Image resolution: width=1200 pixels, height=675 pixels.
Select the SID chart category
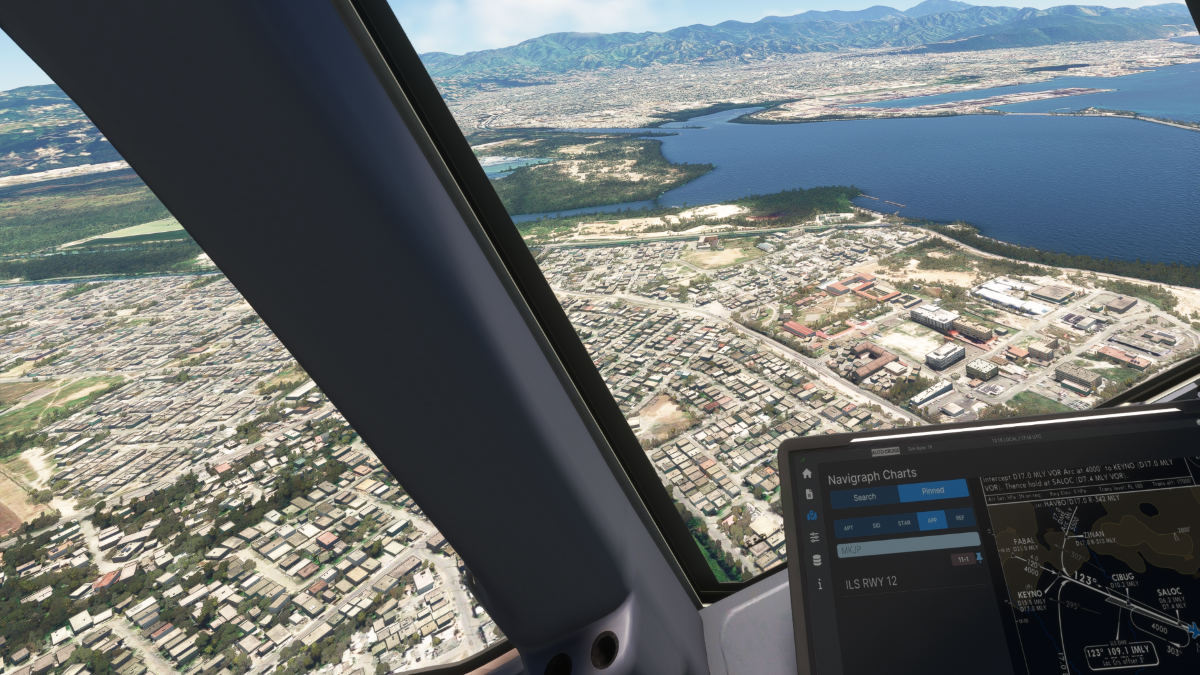click(876, 524)
